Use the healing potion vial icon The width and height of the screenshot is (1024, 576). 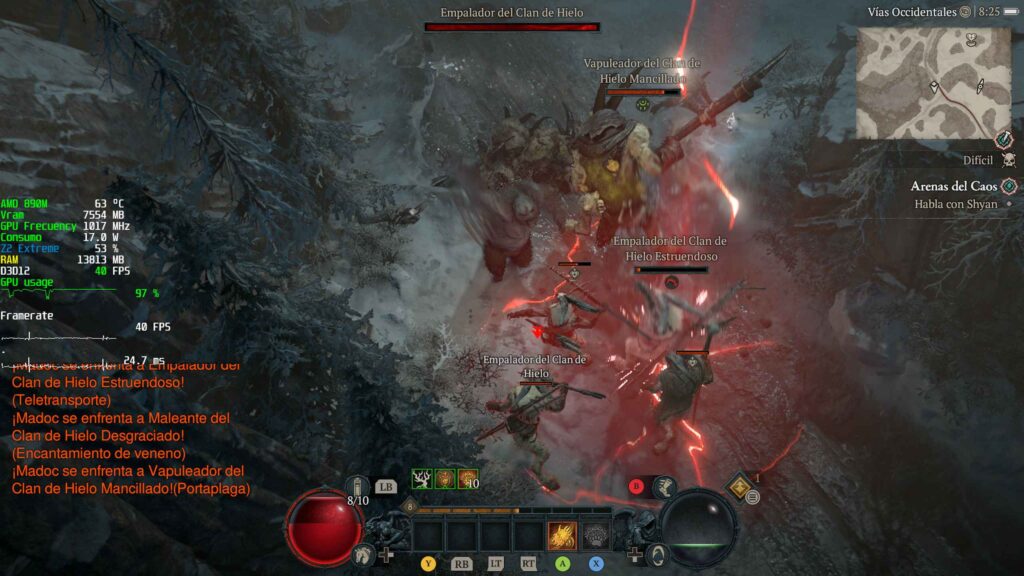tap(358, 489)
